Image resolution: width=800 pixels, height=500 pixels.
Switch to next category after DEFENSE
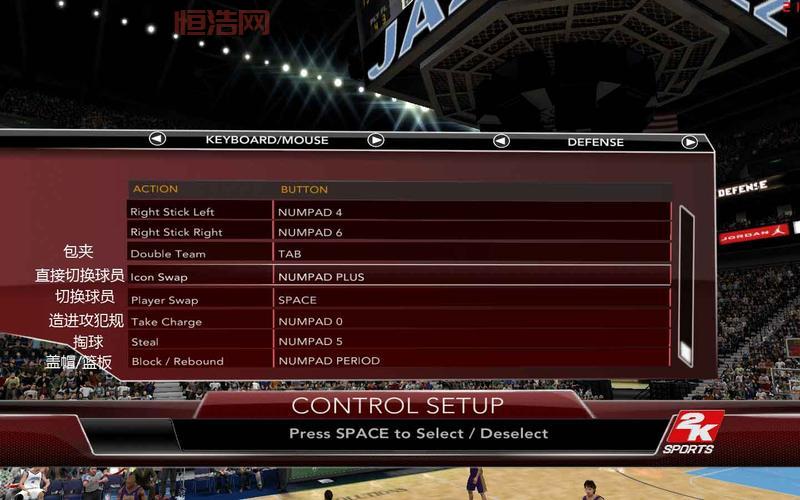[689, 142]
